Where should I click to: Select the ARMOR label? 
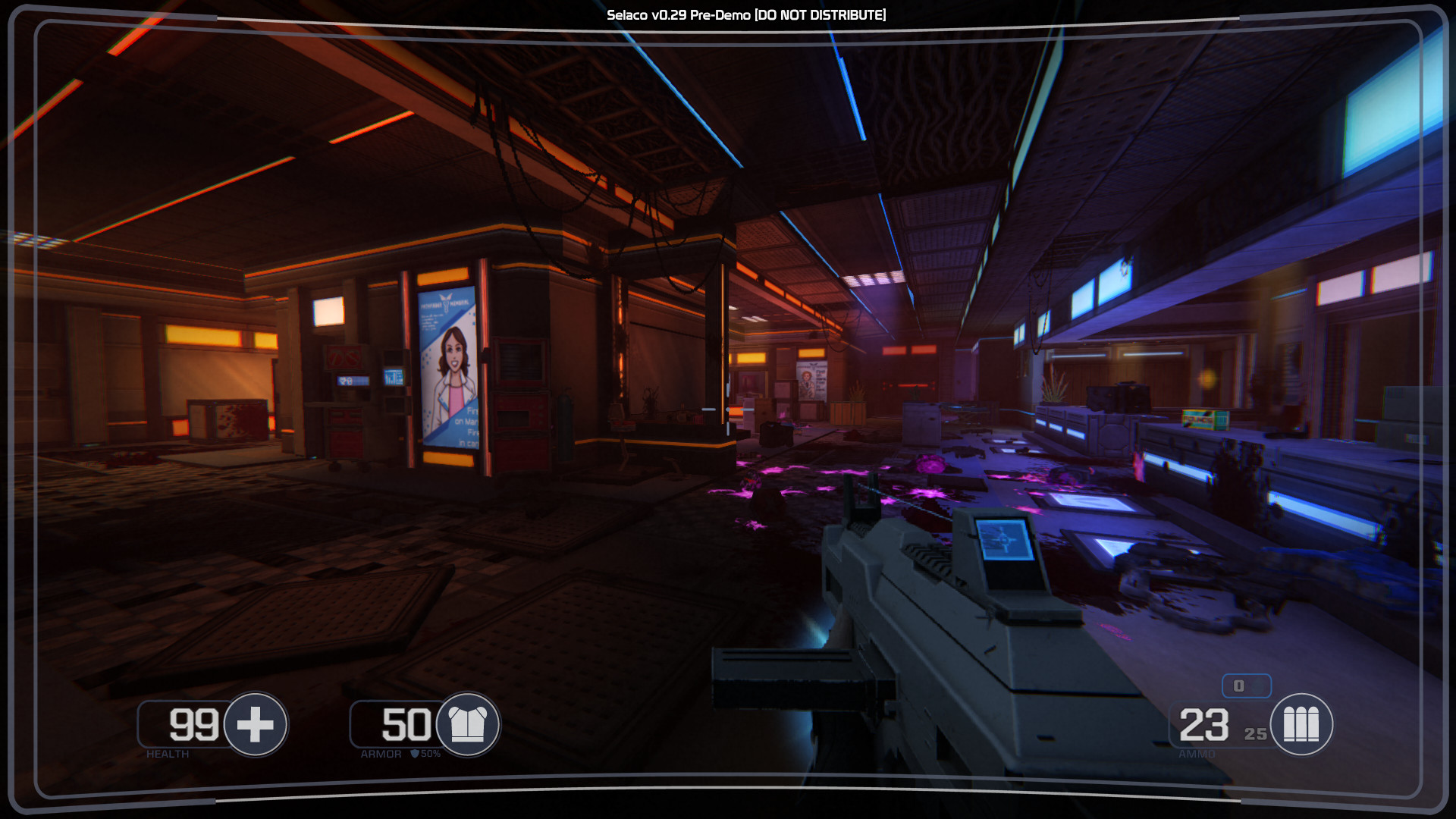click(x=381, y=754)
